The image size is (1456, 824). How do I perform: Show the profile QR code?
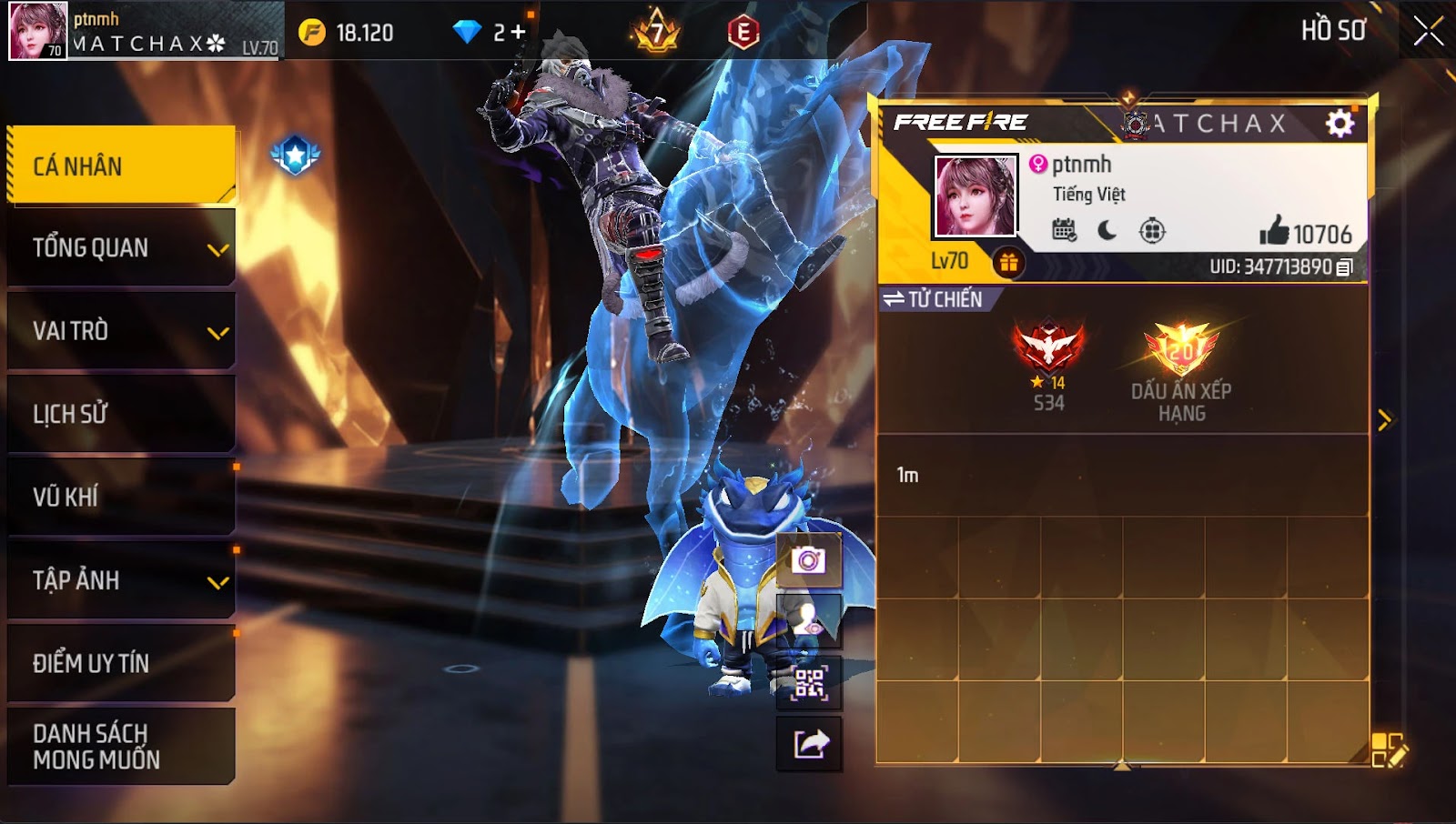pyautogui.click(x=808, y=682)
